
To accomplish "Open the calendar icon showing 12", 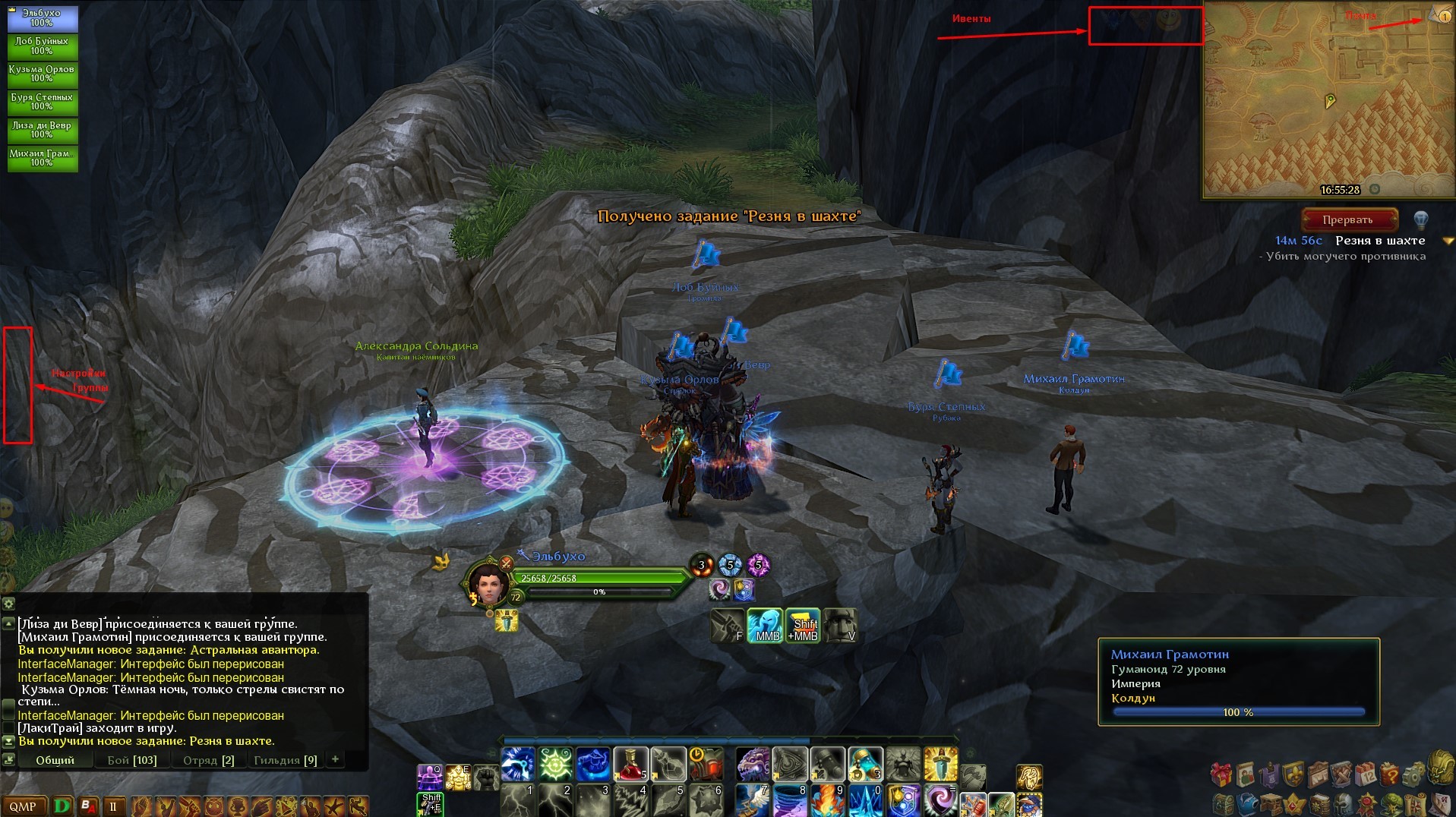I will 1365,774.
